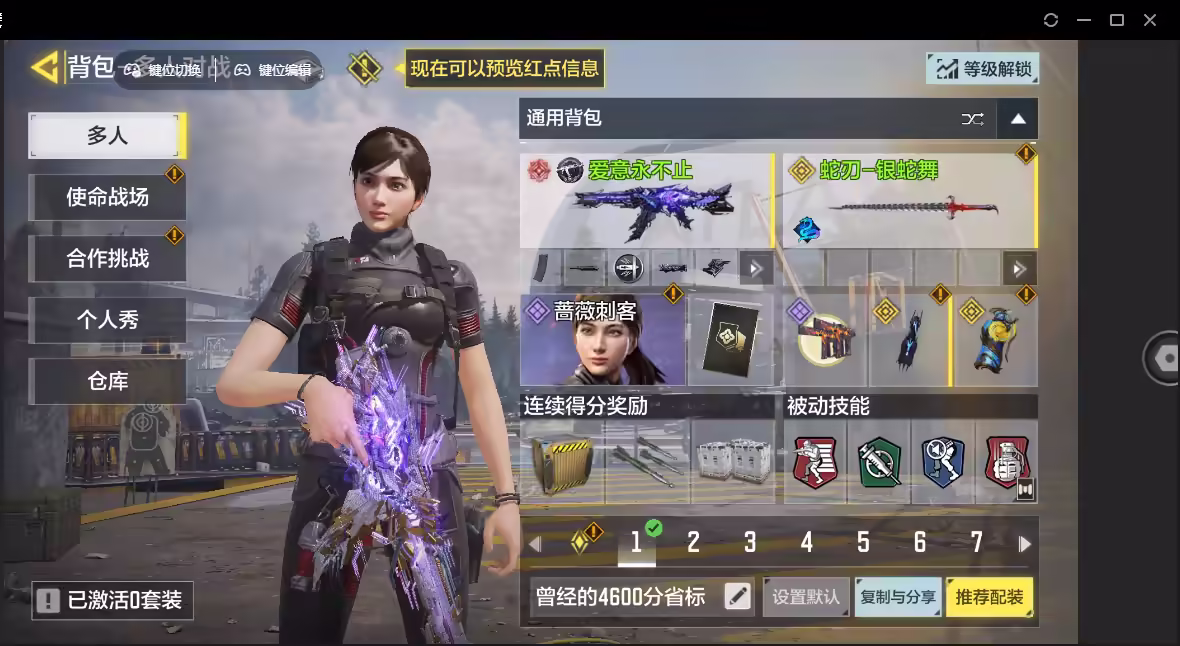The image size is (1180, 646).
Task: Select loadout slot 5
Action: click(863, 543)
